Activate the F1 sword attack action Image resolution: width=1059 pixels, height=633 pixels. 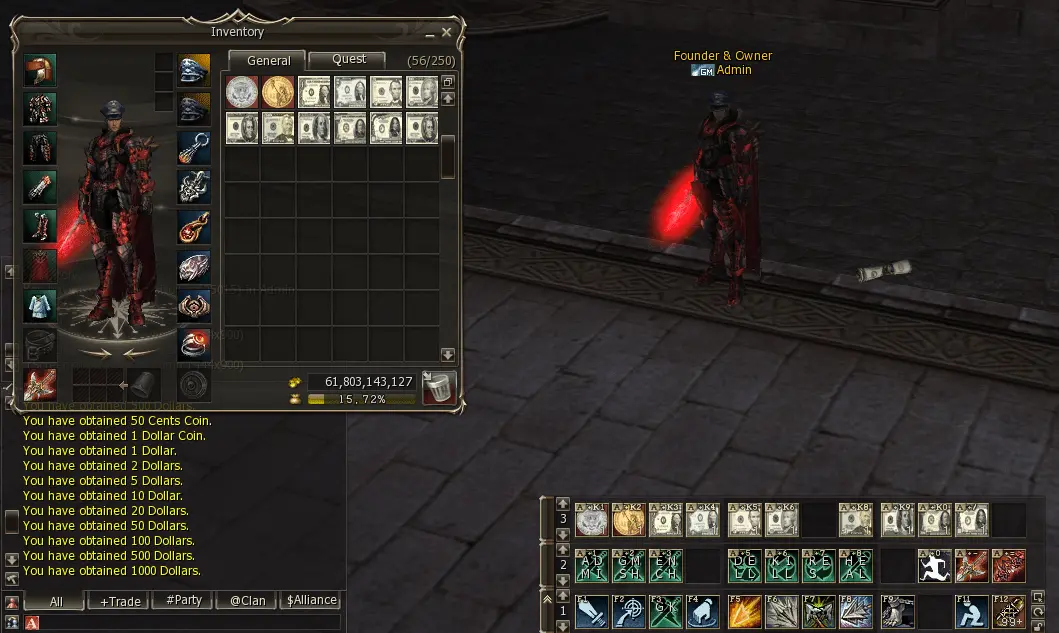coord(591,611)
